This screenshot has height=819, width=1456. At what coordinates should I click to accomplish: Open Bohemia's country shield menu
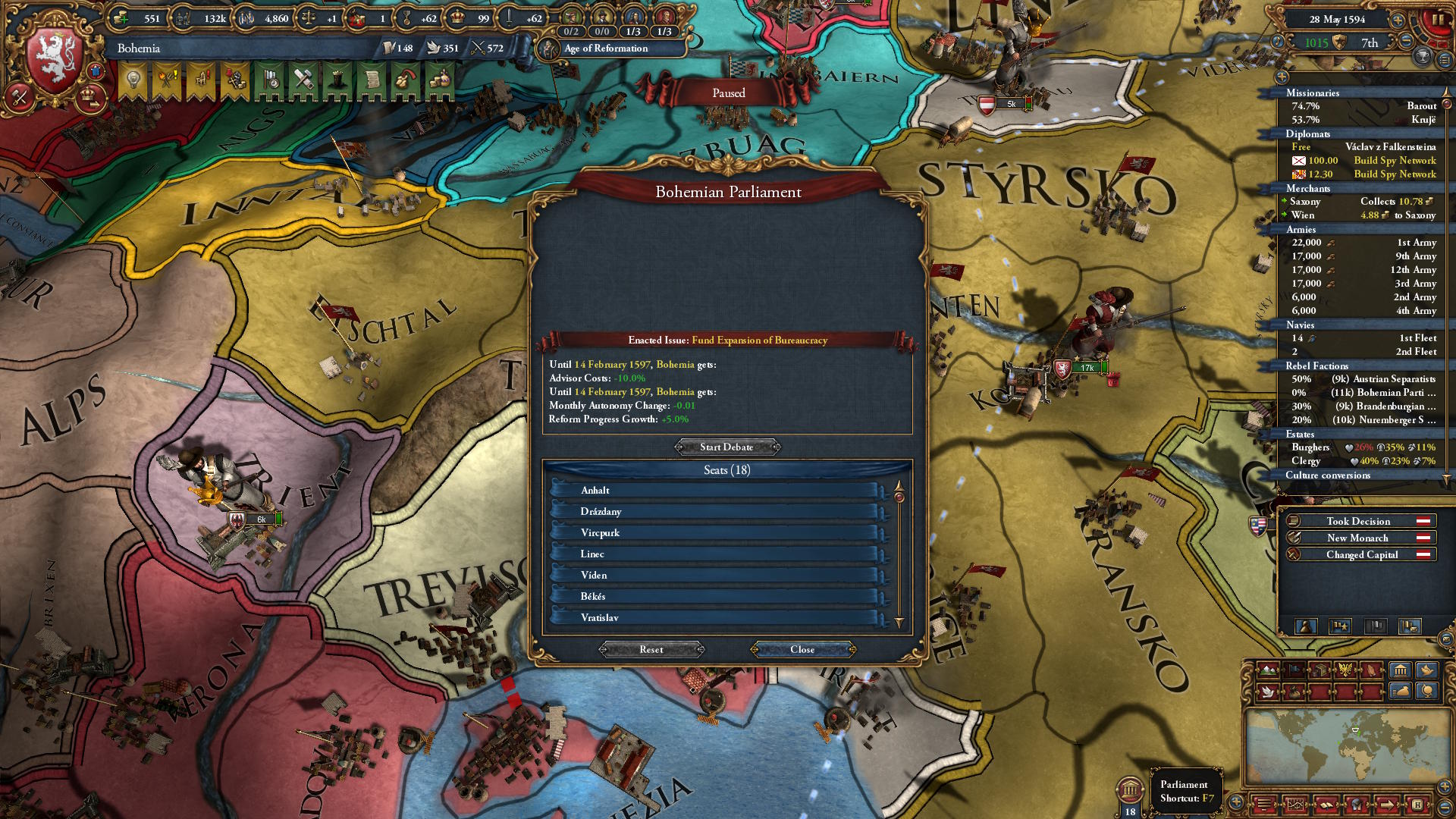(53, 61)
